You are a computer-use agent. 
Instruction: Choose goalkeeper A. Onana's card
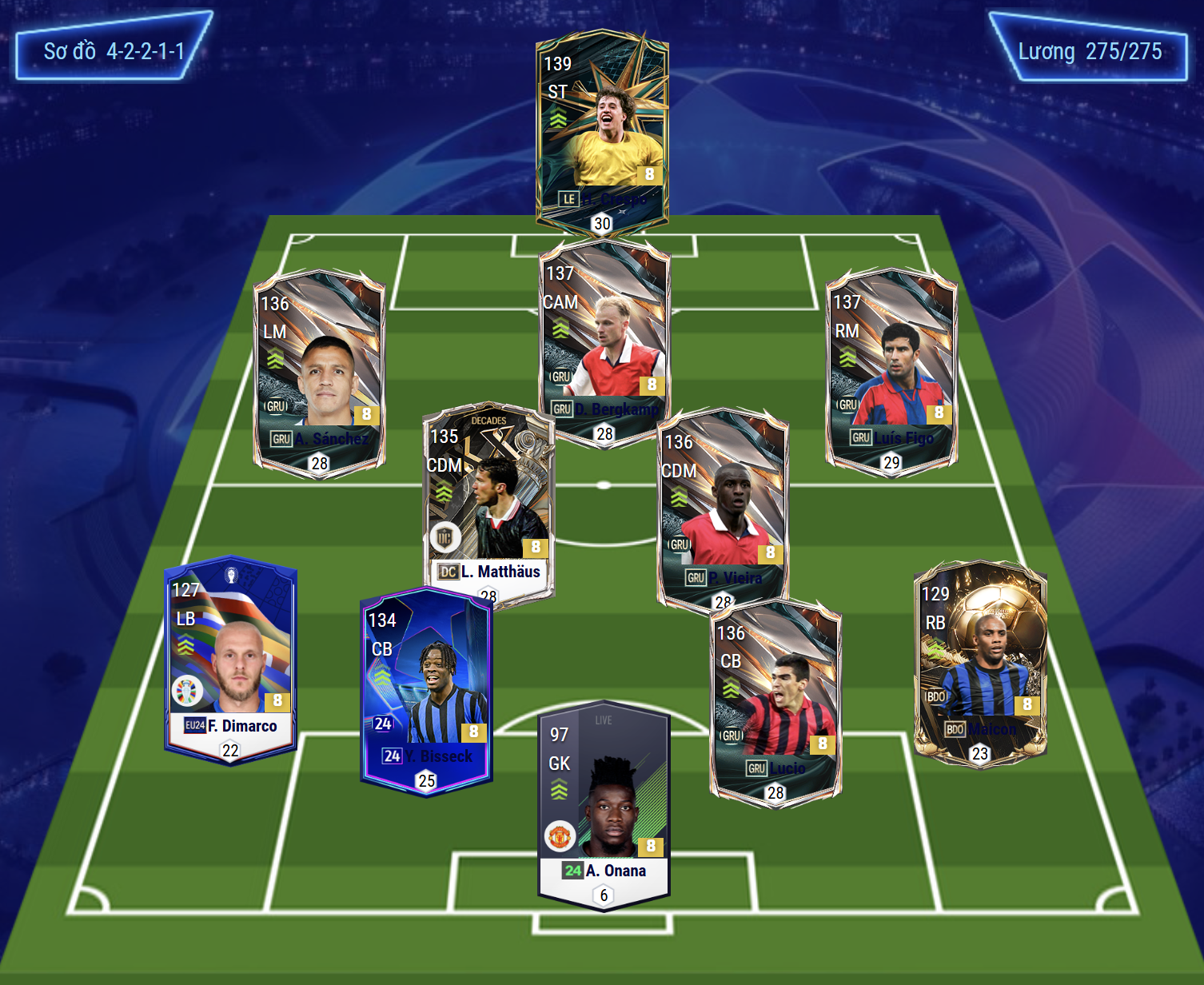pos(604,804)
